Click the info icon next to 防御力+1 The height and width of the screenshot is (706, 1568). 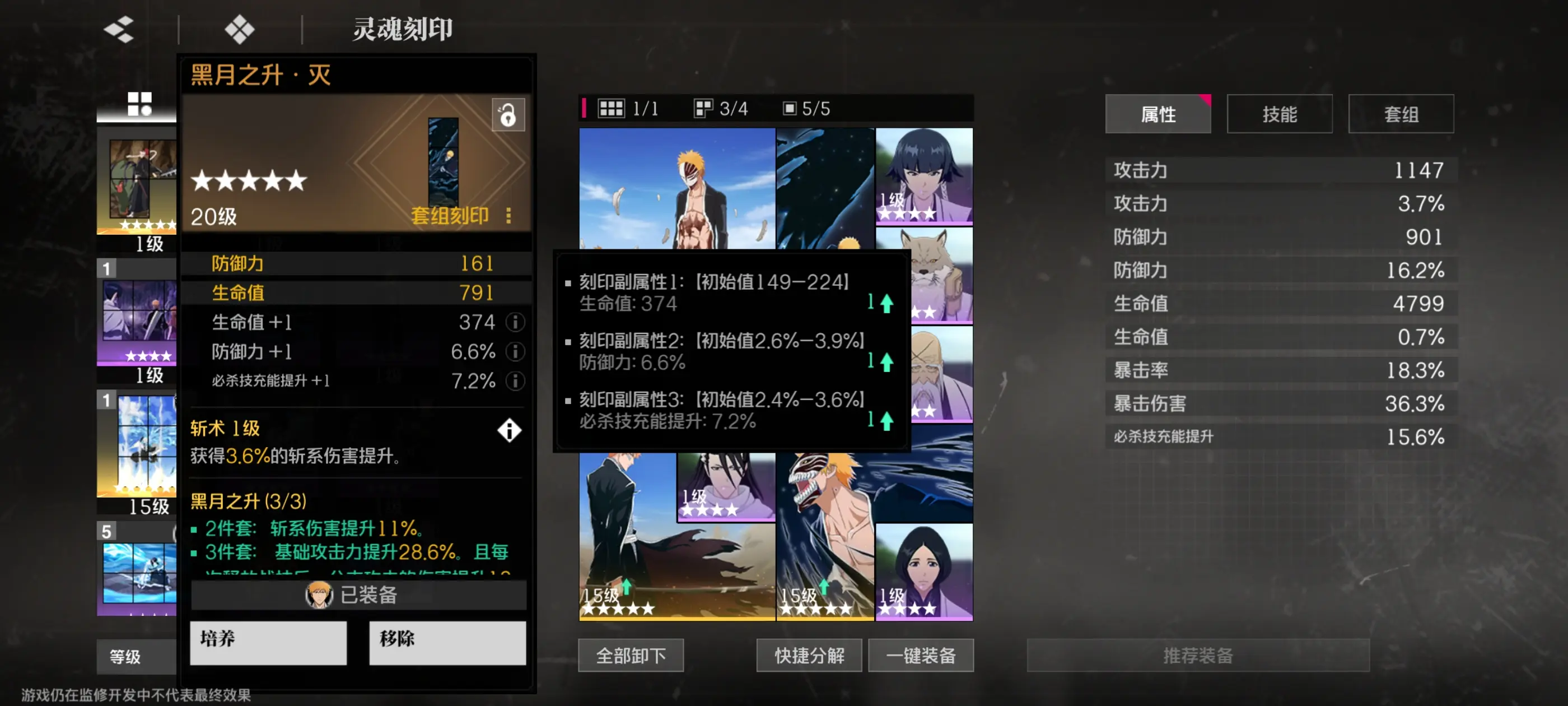pyautogui.click(x=516, y=352)
